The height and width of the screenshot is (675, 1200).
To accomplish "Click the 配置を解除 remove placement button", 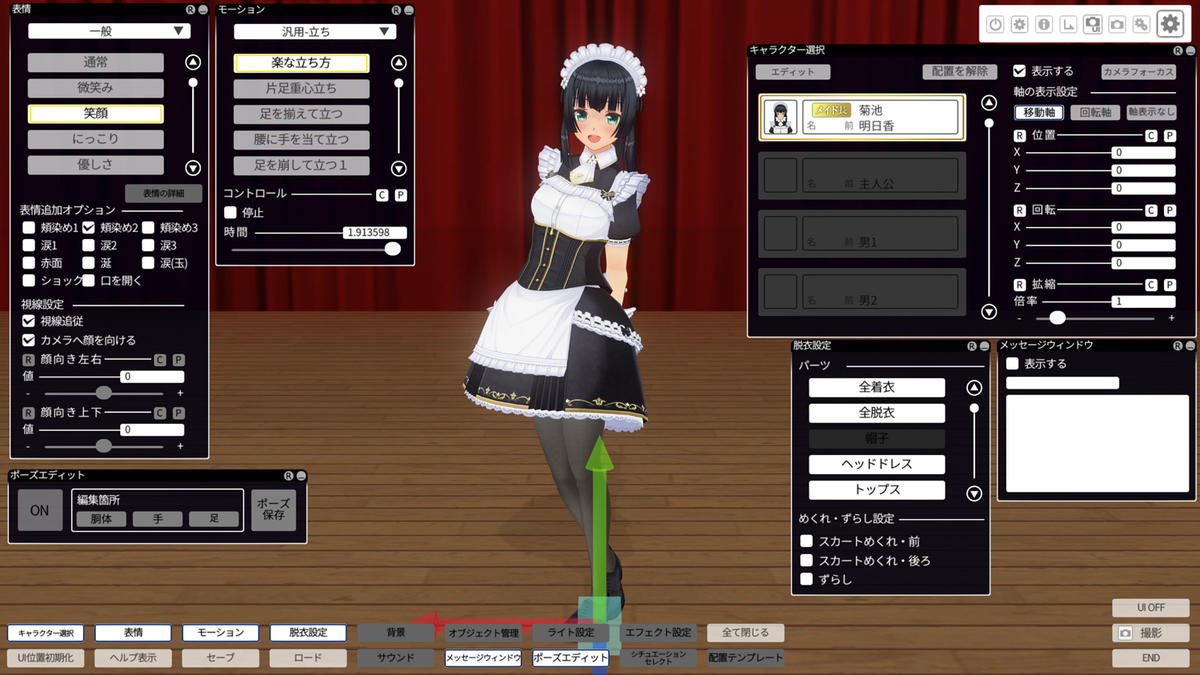I will coord(961,72).
